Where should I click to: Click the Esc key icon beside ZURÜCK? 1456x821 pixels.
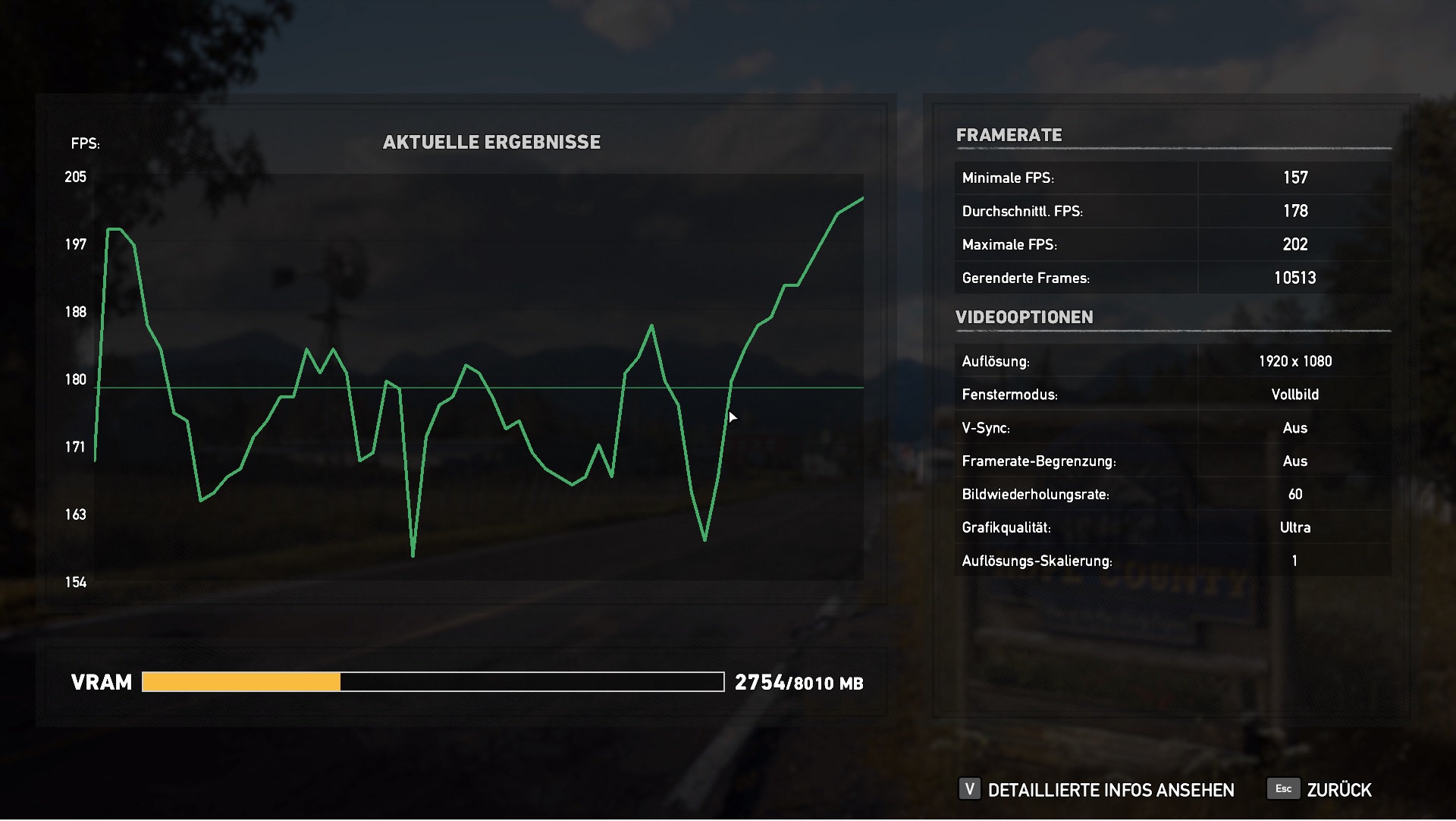[1282, 790]
